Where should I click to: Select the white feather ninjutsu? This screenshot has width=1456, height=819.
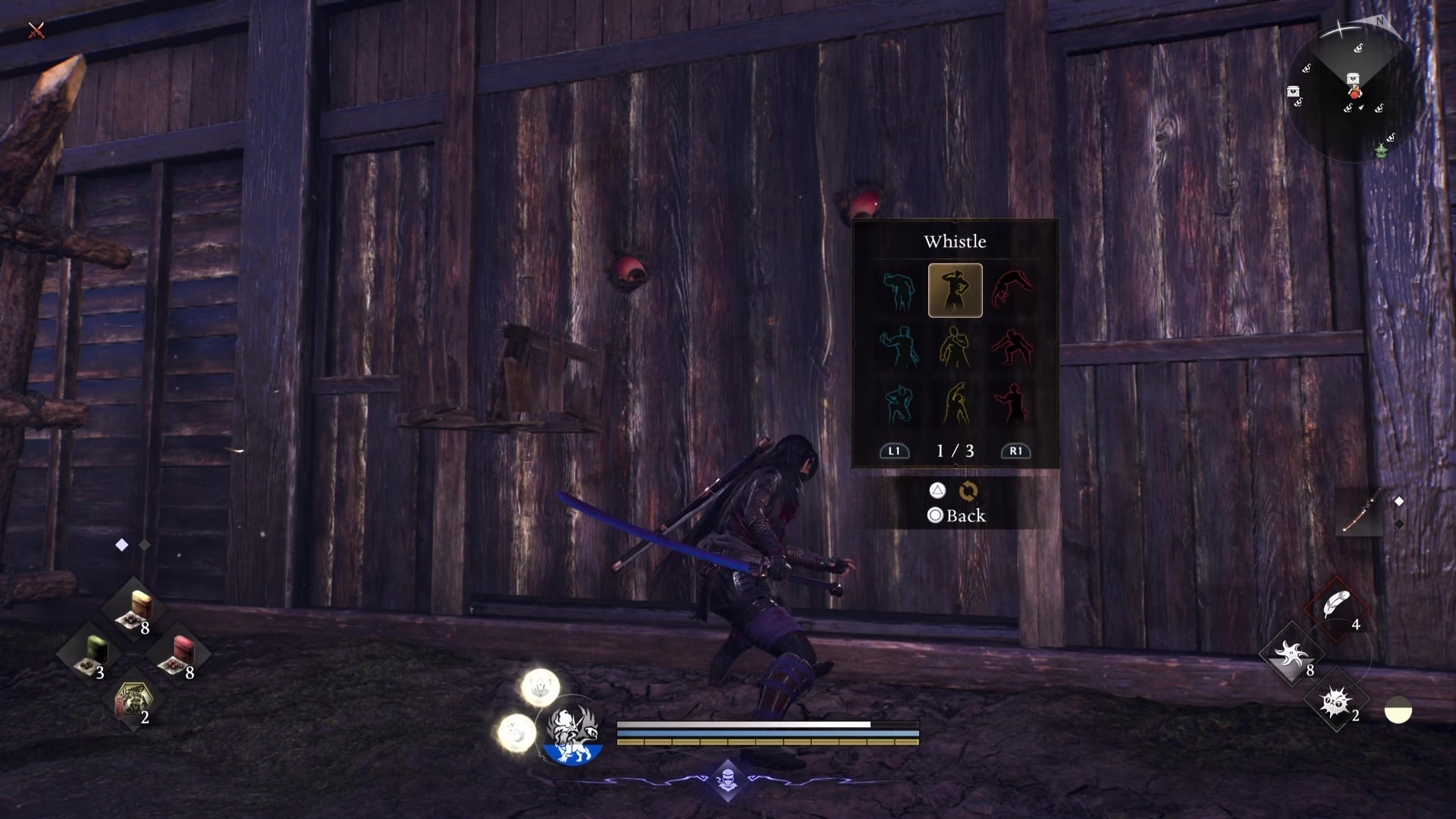pos(1336,606)
